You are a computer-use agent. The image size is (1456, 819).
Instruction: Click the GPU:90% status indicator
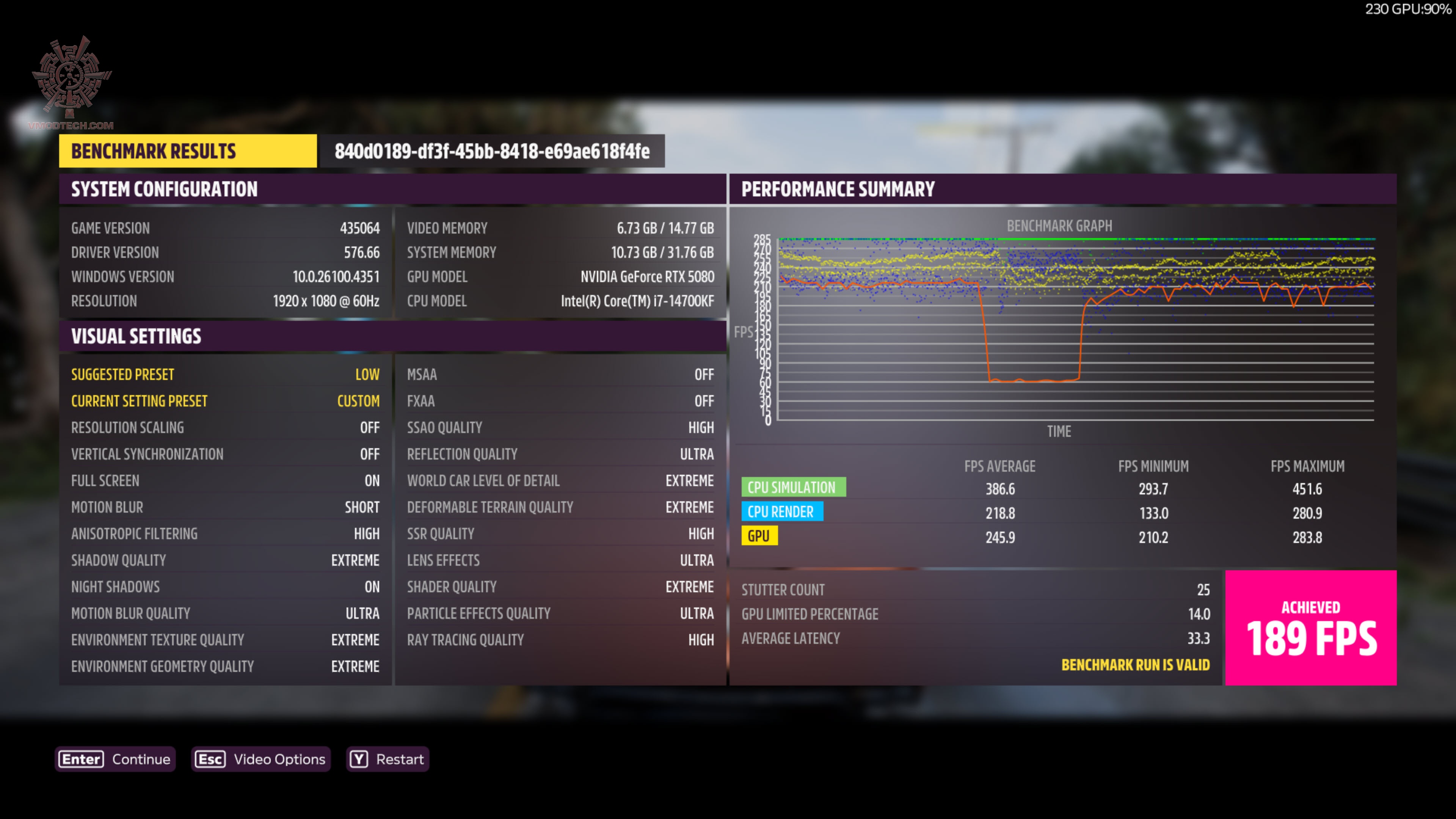coord(1406,9)
